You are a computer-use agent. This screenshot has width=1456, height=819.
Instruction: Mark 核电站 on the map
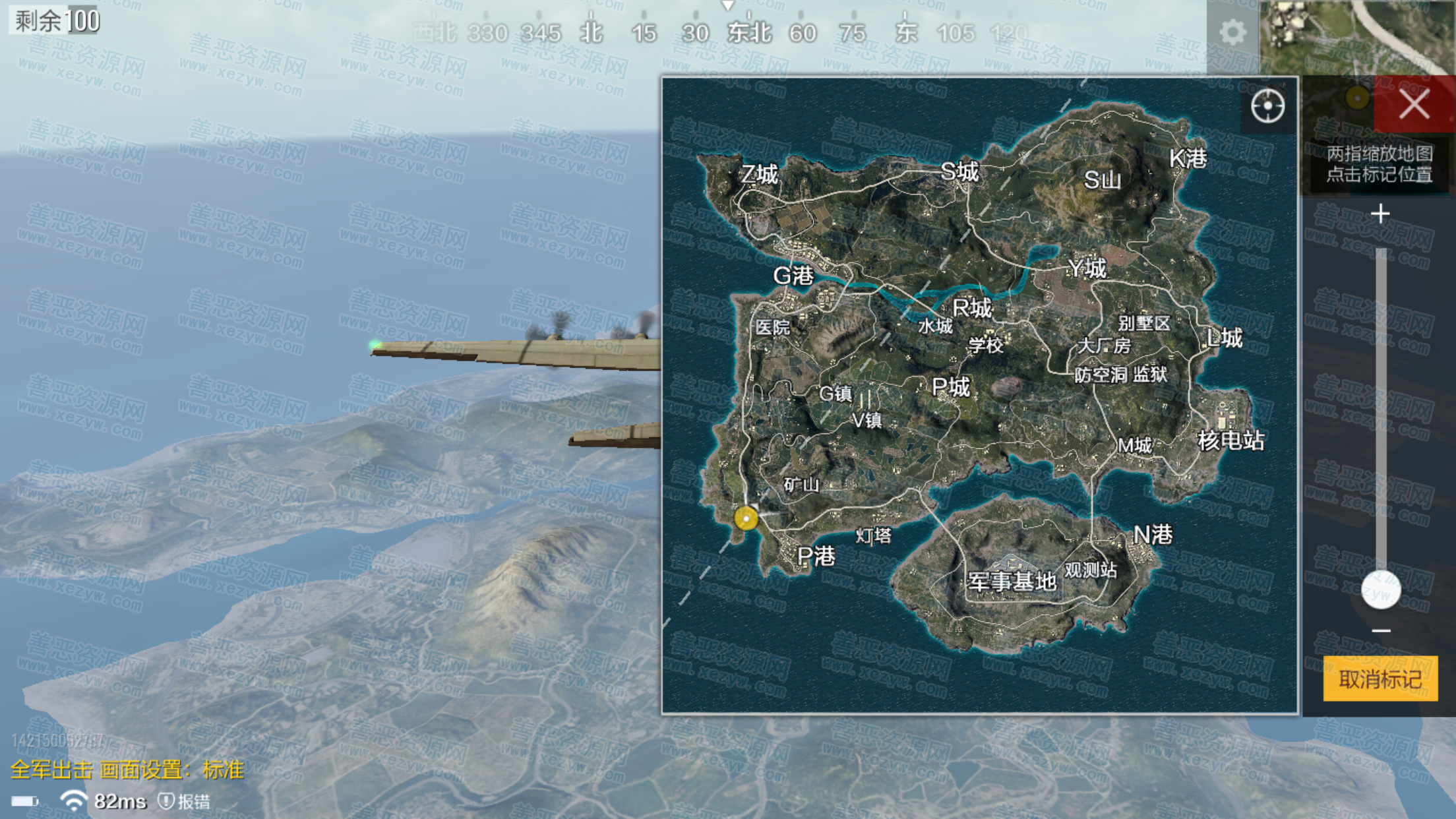(1230, 440)
